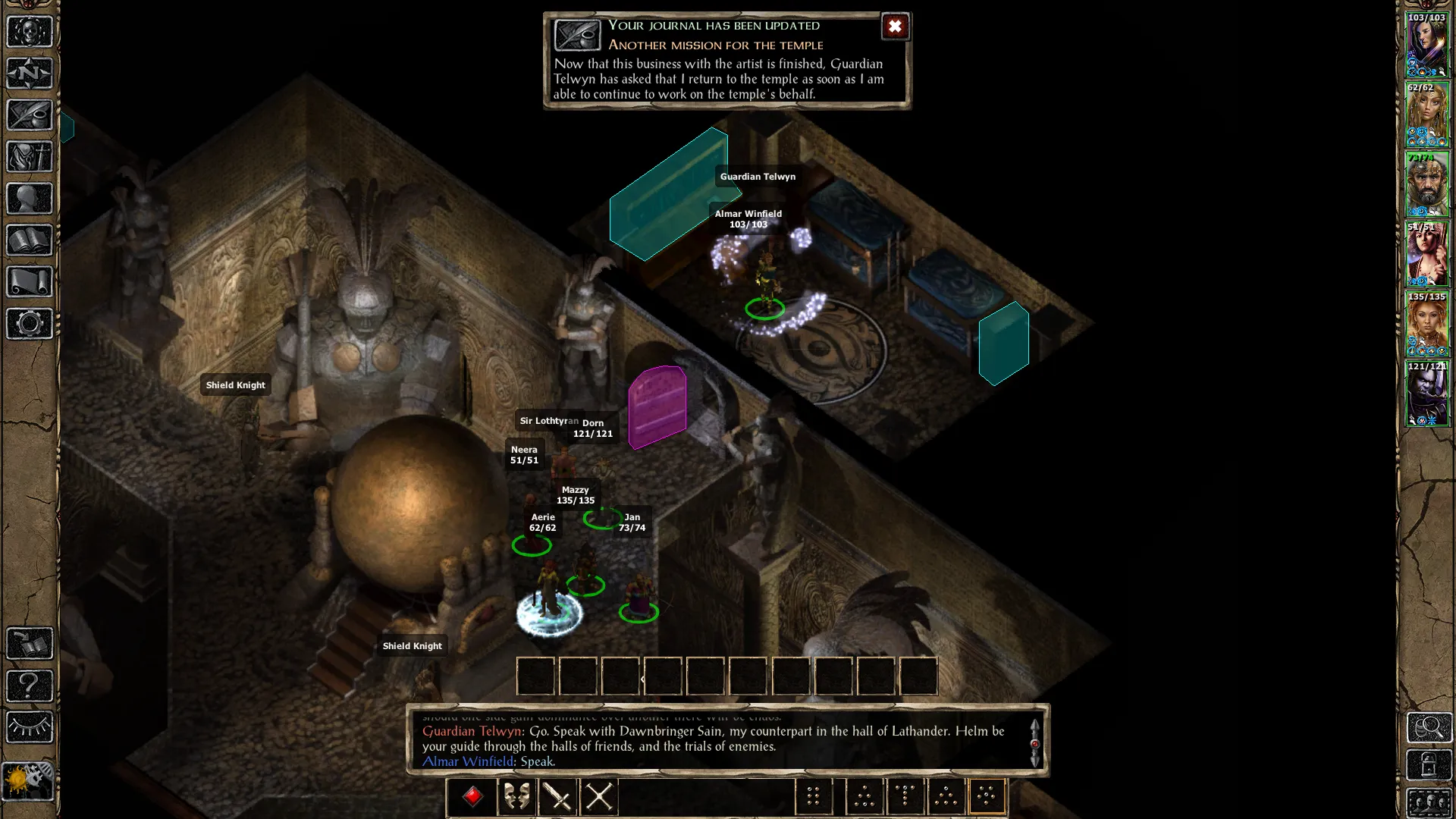The height and width of the screenshot is (819, 1456).
Task: Choose the highlighted formation button
Action: 987,796
